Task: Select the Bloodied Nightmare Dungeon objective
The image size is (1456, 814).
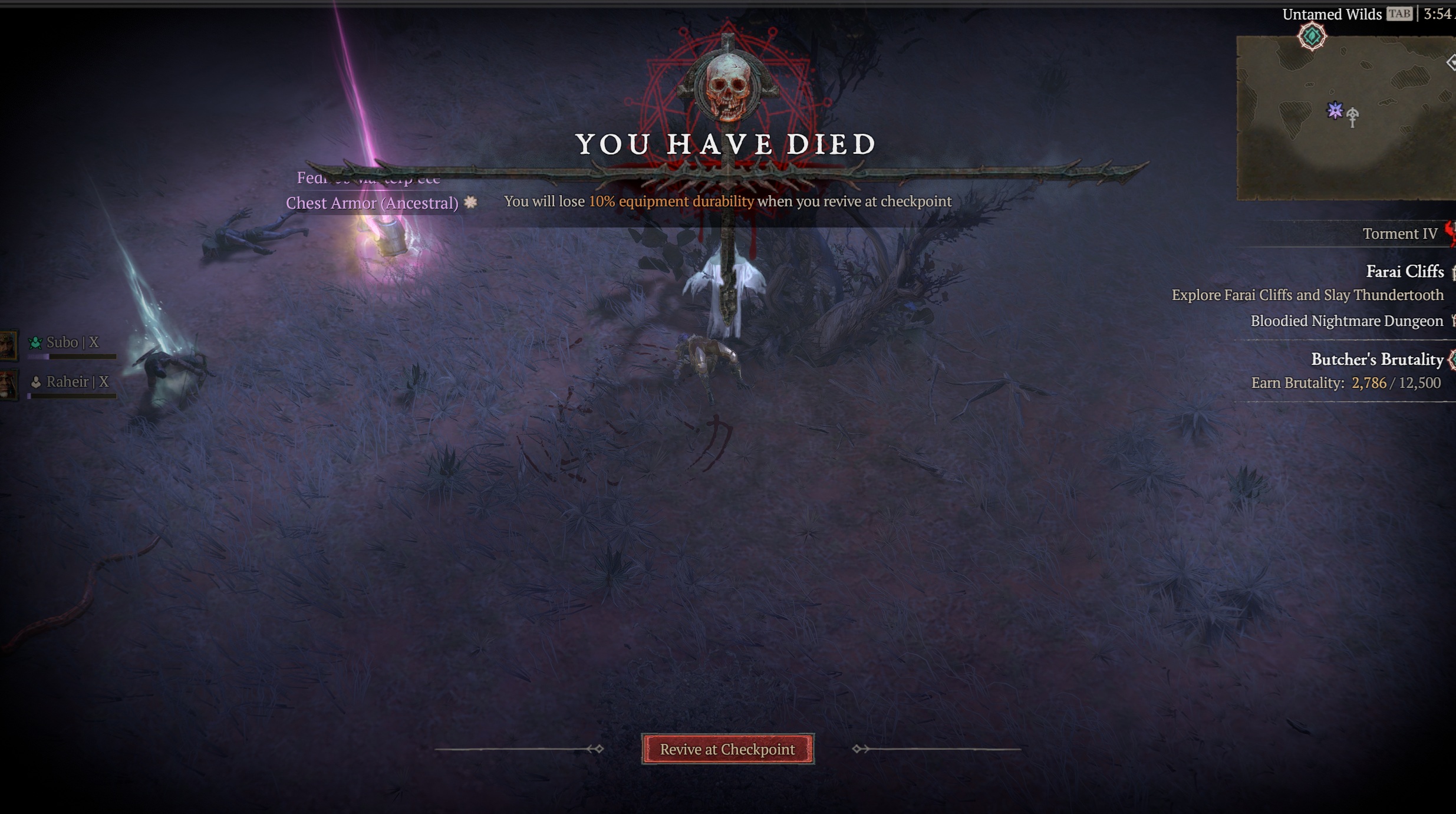Action: tap(1346, 321)
